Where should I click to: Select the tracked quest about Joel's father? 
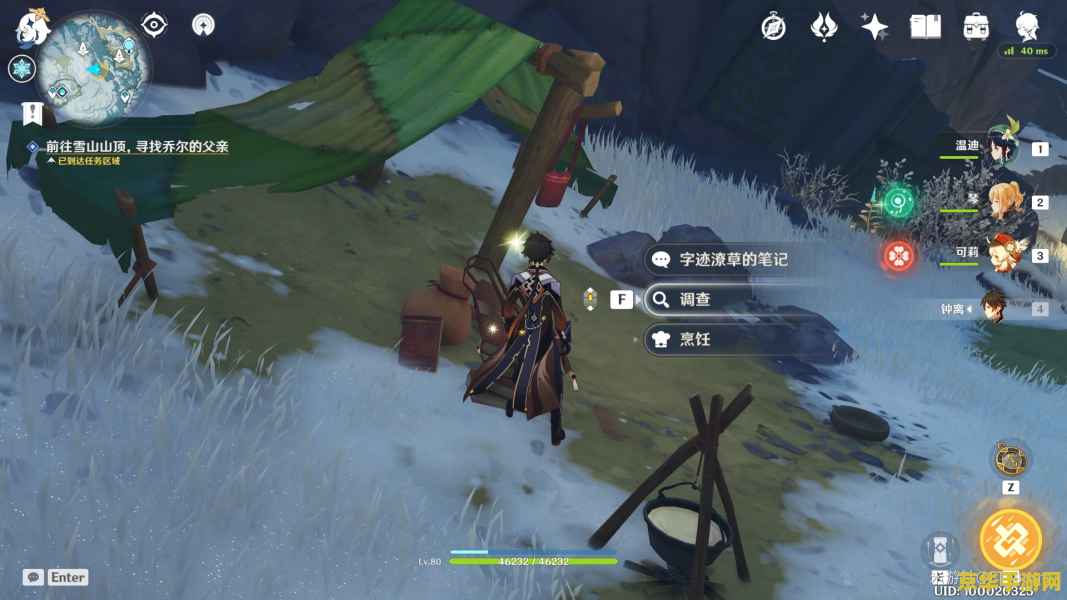coord(136,147)
